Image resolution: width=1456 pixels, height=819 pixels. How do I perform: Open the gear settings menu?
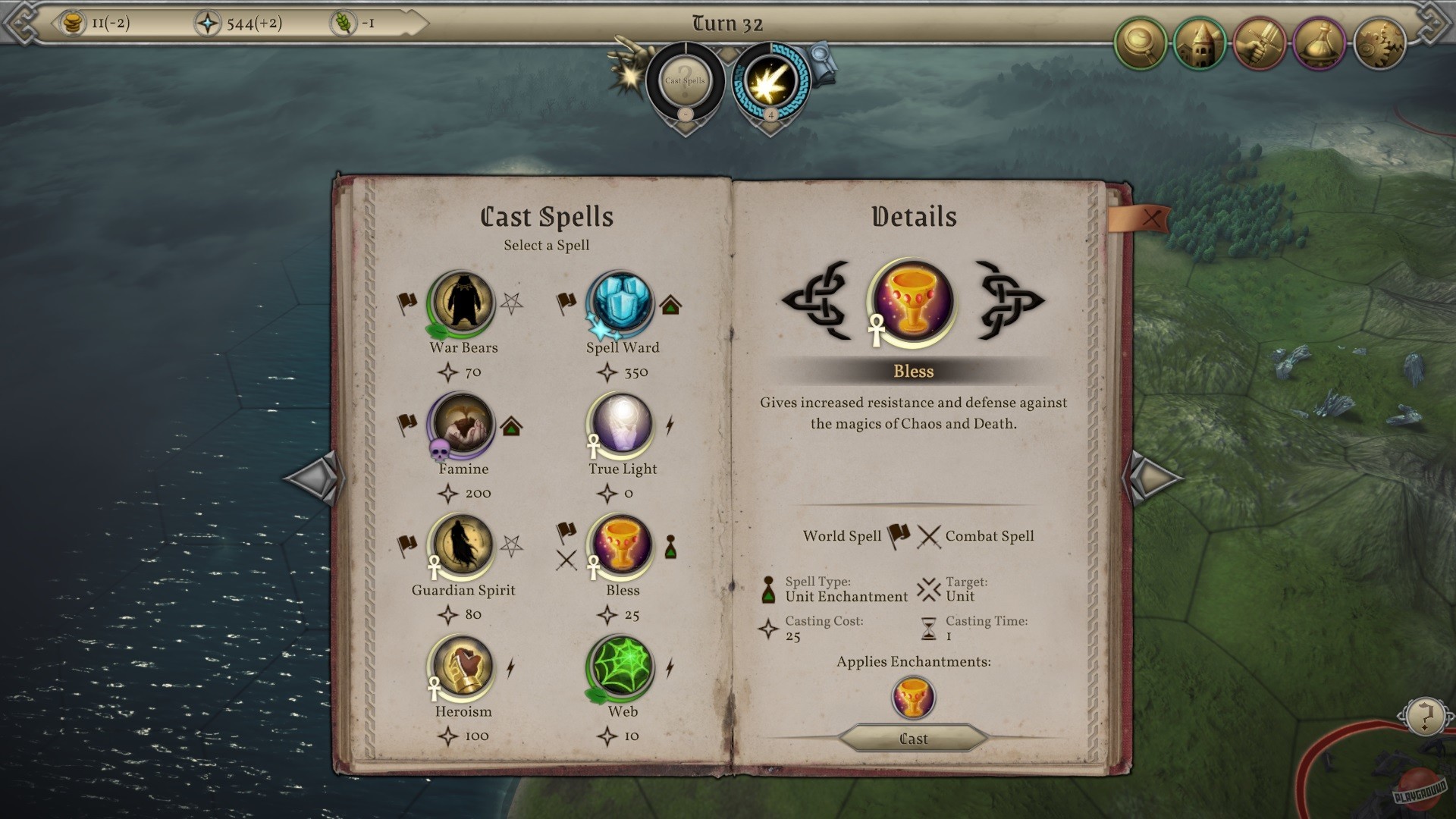tap(1380, 43)
